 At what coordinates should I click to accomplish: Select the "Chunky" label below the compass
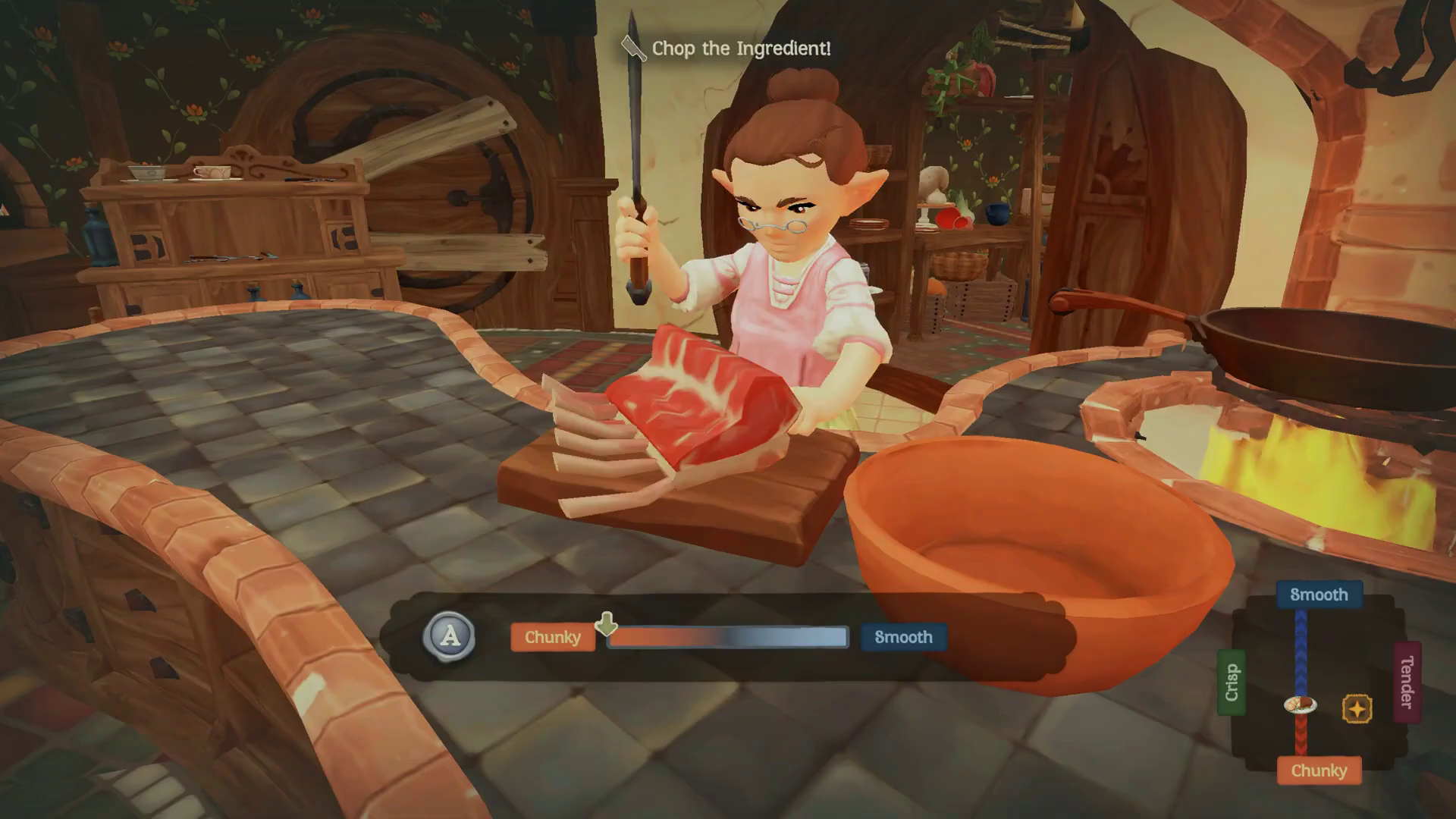(x=1321, y=770)
